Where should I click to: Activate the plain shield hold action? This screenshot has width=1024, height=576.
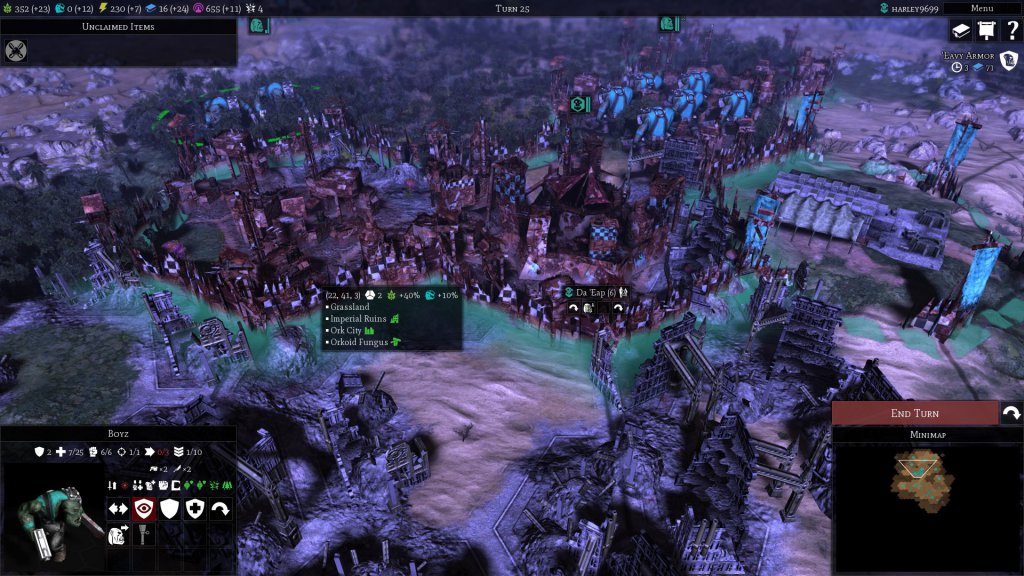[x=169, y=509]
